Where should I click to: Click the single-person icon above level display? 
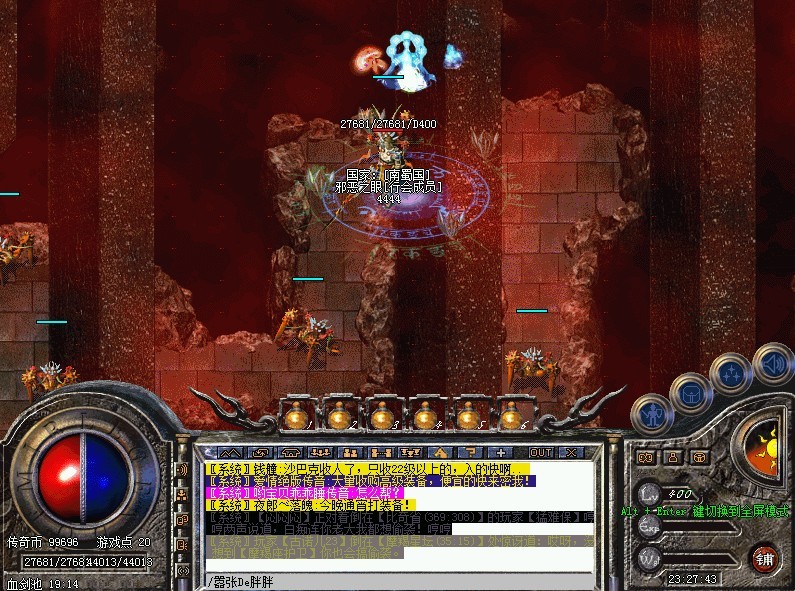pos(672,458)
